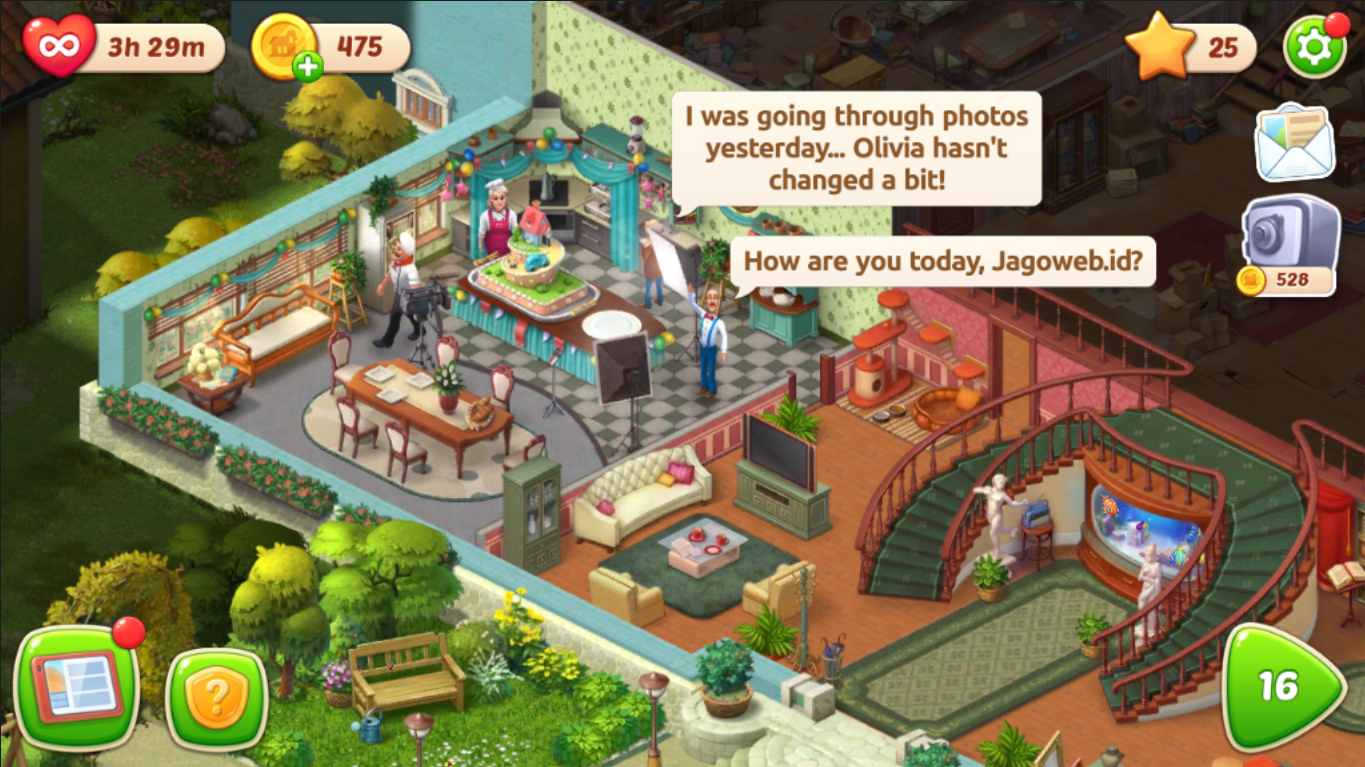
Task: Tap the infinite lives heart icon
Action: tap(58, 46)
